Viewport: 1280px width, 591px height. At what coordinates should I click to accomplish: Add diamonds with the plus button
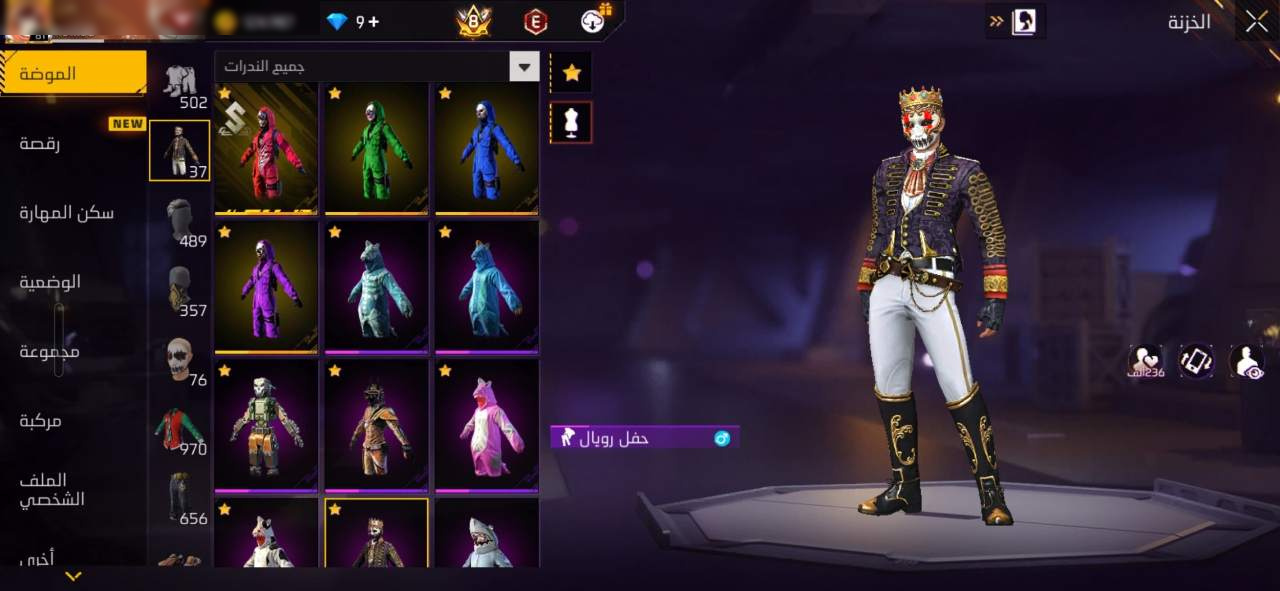[373, 21]
